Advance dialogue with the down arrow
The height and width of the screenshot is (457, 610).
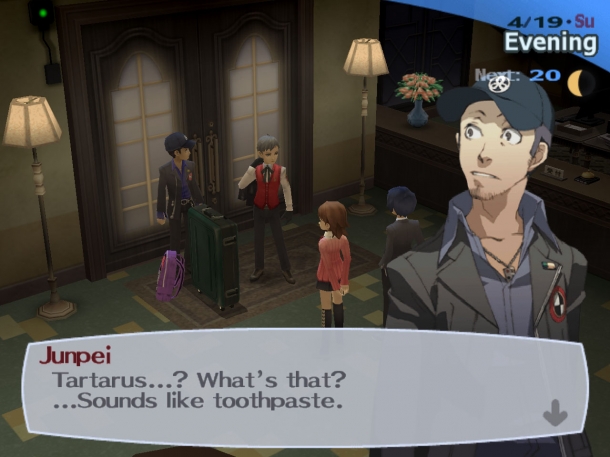[x=554, y=412]
